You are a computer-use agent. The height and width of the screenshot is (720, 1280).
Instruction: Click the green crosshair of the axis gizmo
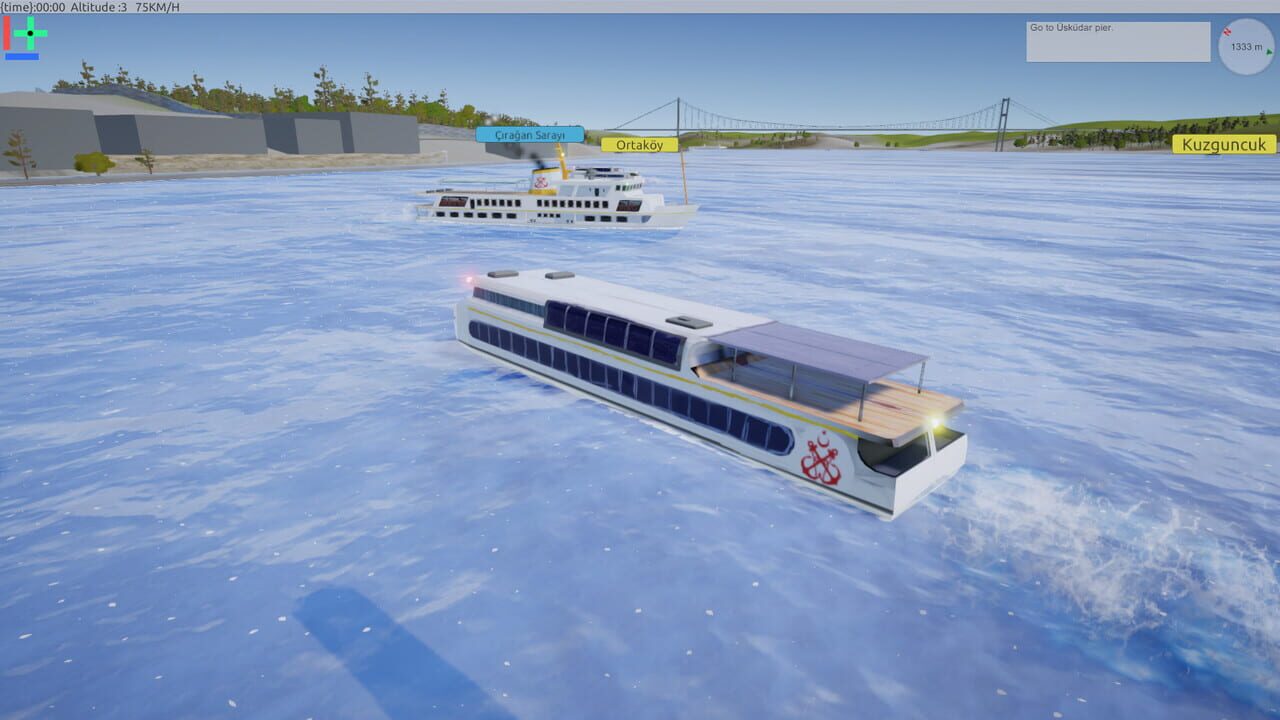(30, 33)
